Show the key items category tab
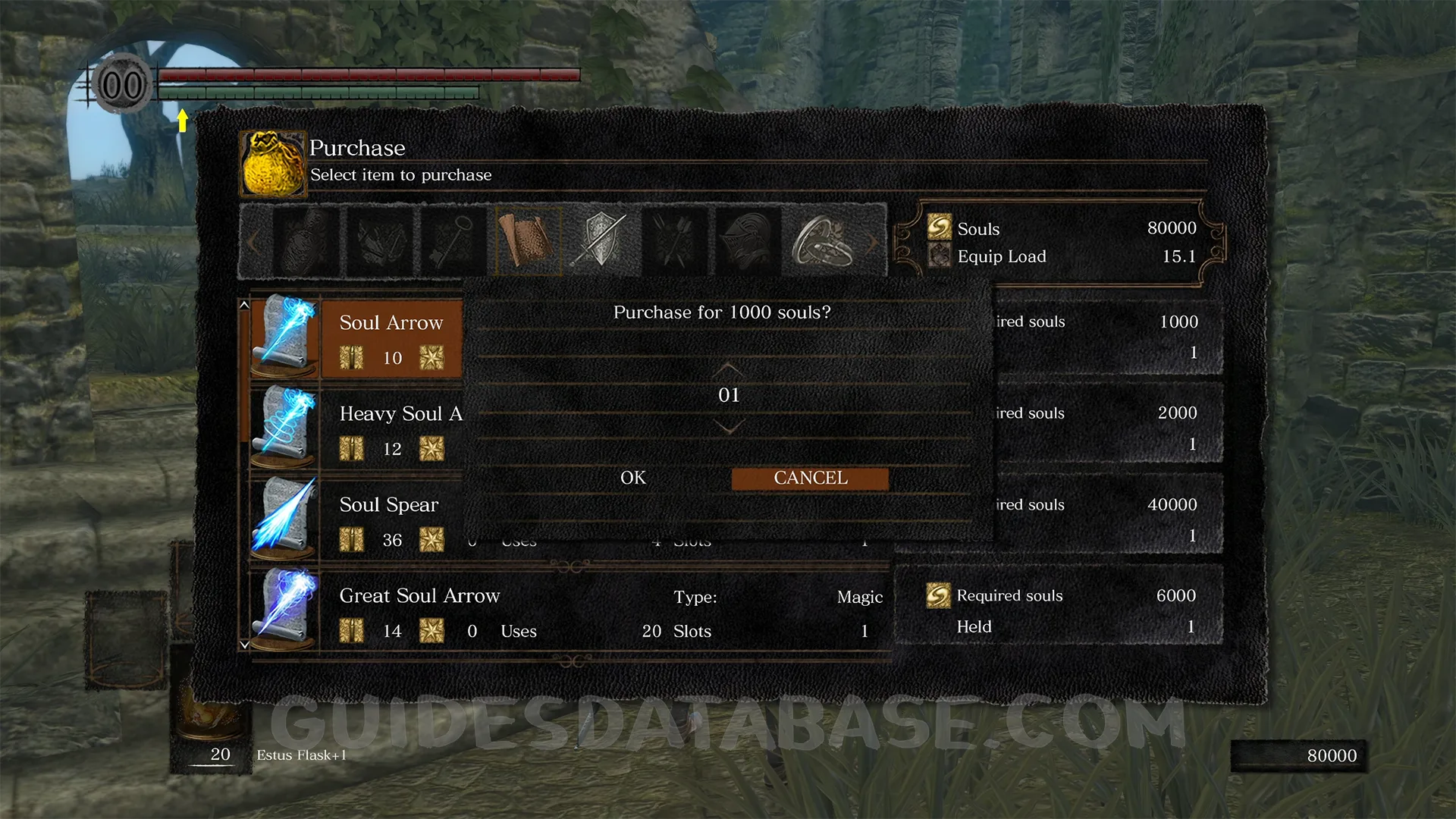This screenshot has height=819, width=1456. click(453, 241)
